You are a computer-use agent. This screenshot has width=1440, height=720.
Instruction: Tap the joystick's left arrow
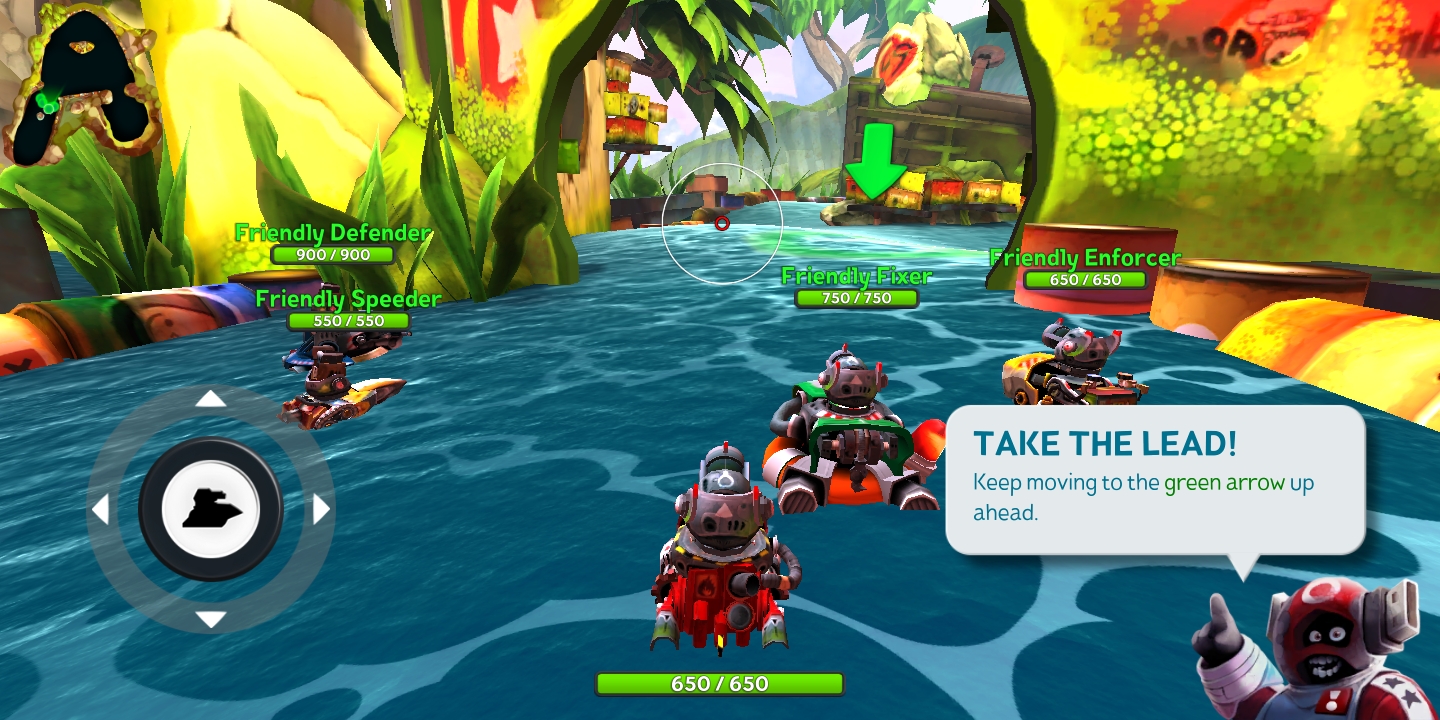[x=100, y=510]
